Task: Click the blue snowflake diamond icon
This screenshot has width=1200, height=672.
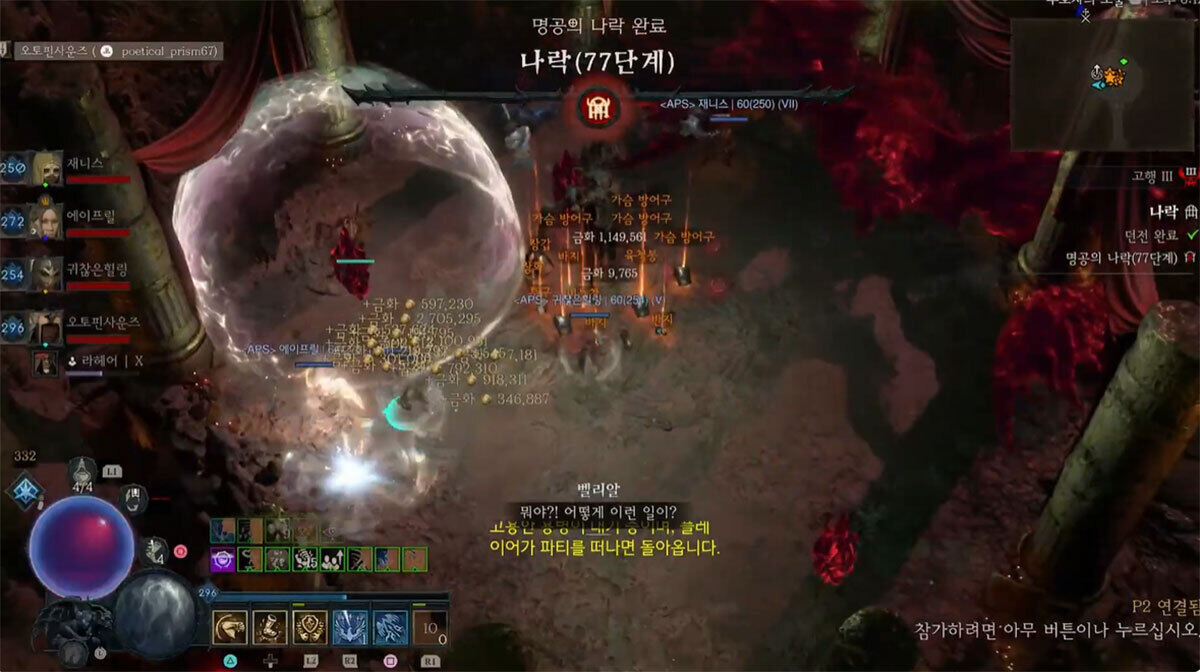Action: 22,491
